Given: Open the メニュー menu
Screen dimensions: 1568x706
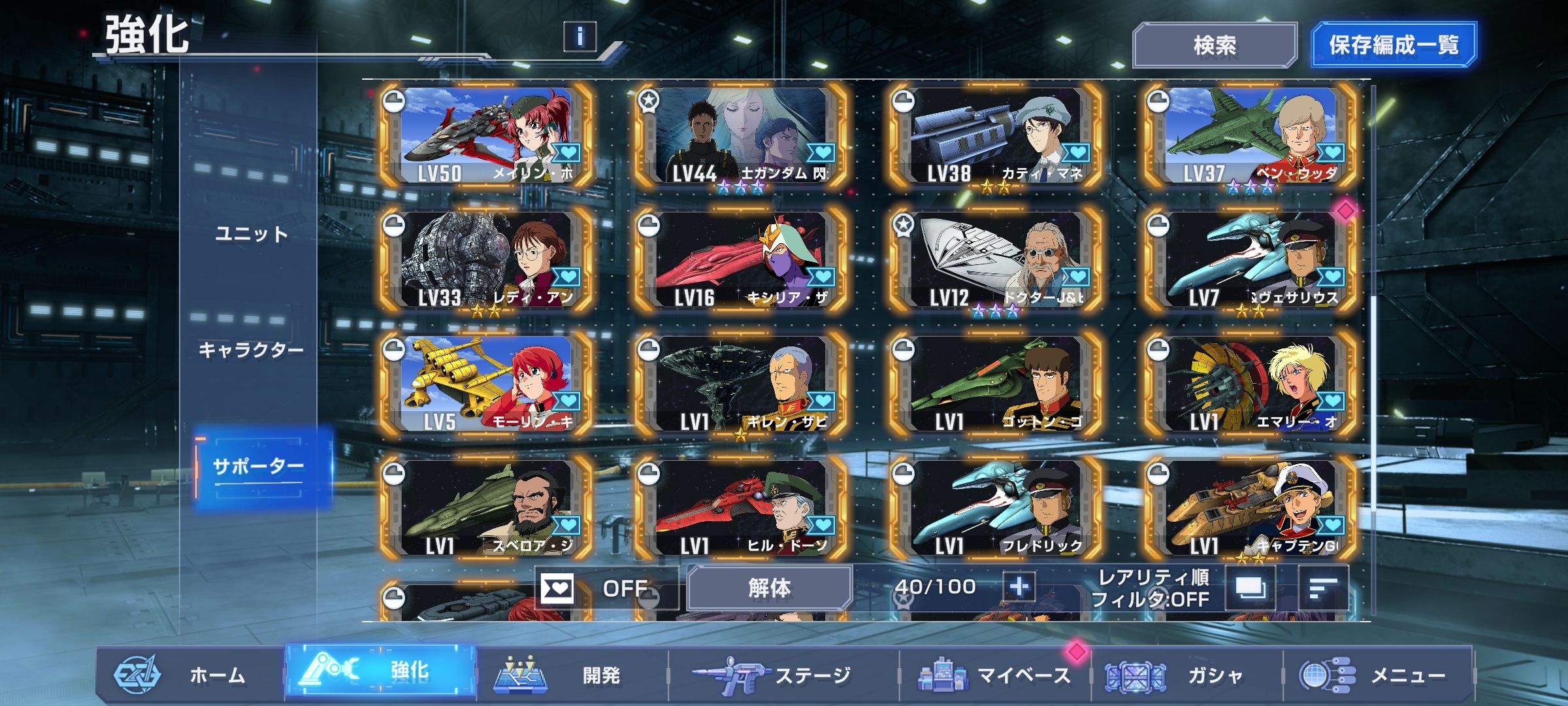Looking at the screenshot, I should click(1379, 675).
